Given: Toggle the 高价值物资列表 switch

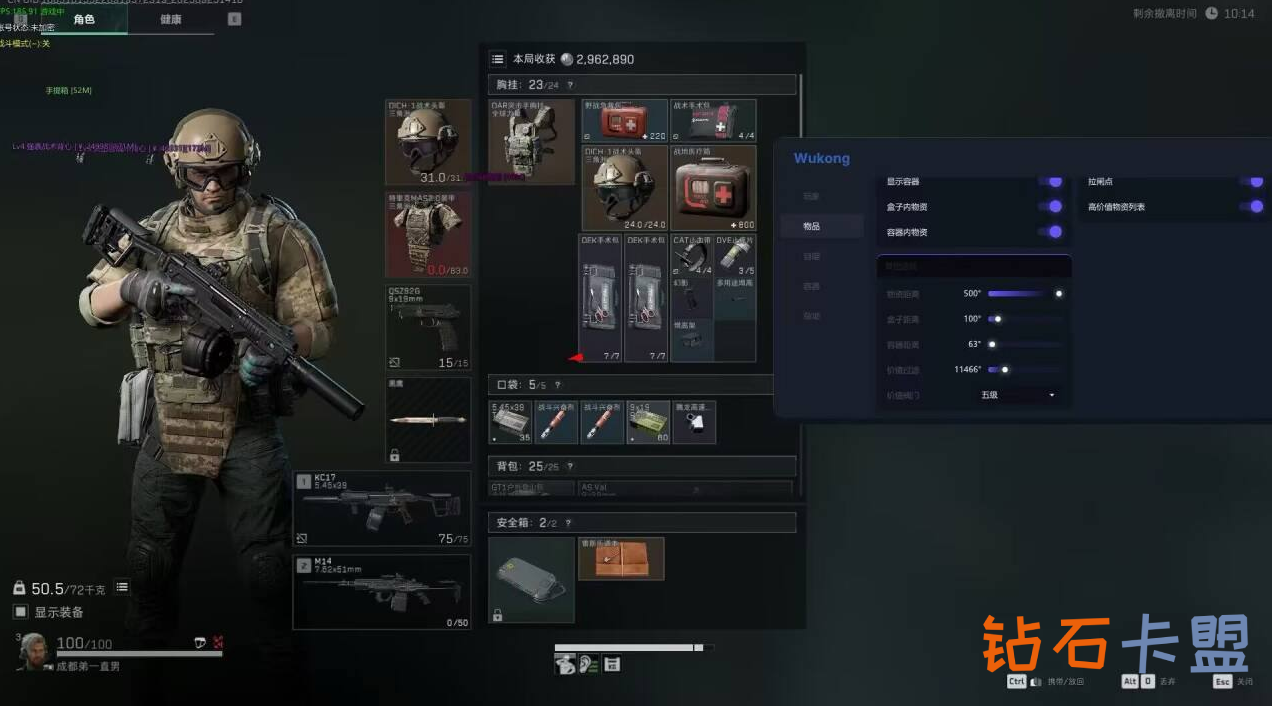Looking at the screenshot, I should [x=1250, y=207].
